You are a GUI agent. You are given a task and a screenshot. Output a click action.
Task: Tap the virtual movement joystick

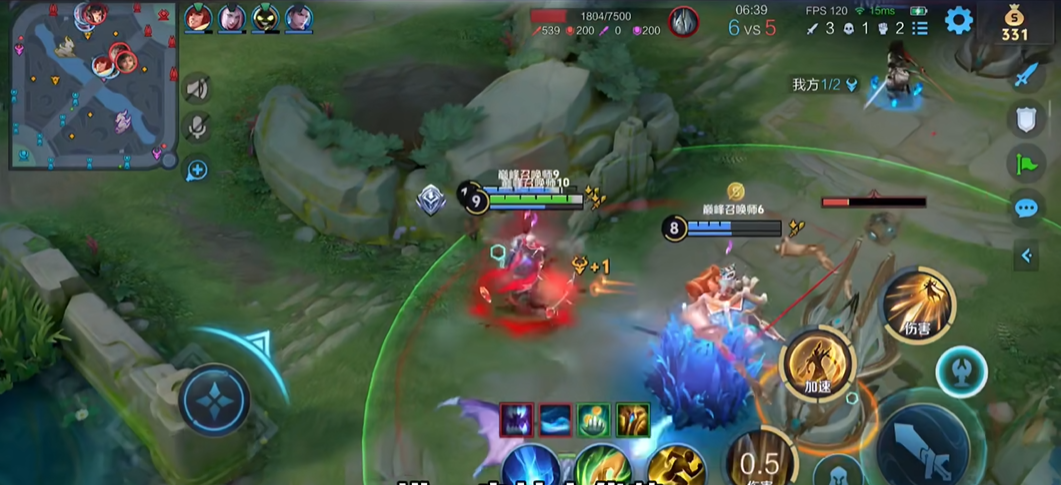214,398
